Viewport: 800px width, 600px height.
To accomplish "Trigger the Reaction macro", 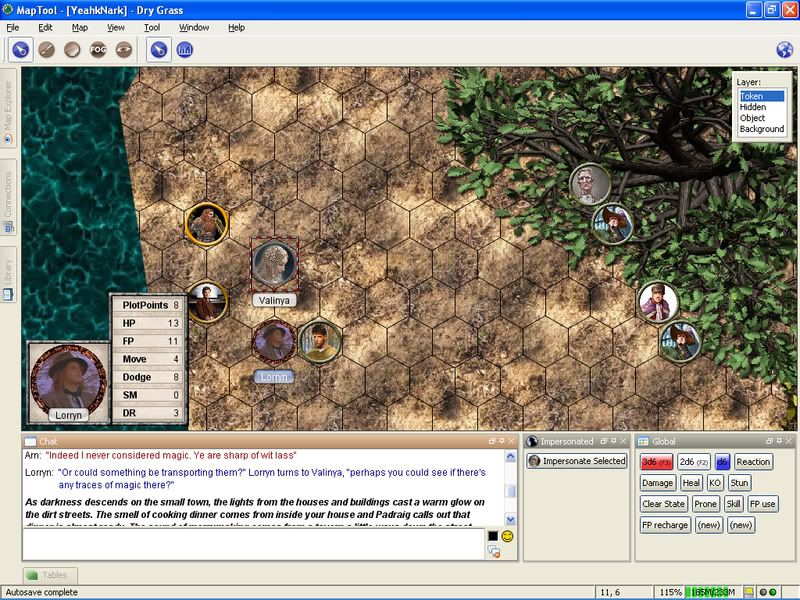I will [x=753, y=462].
